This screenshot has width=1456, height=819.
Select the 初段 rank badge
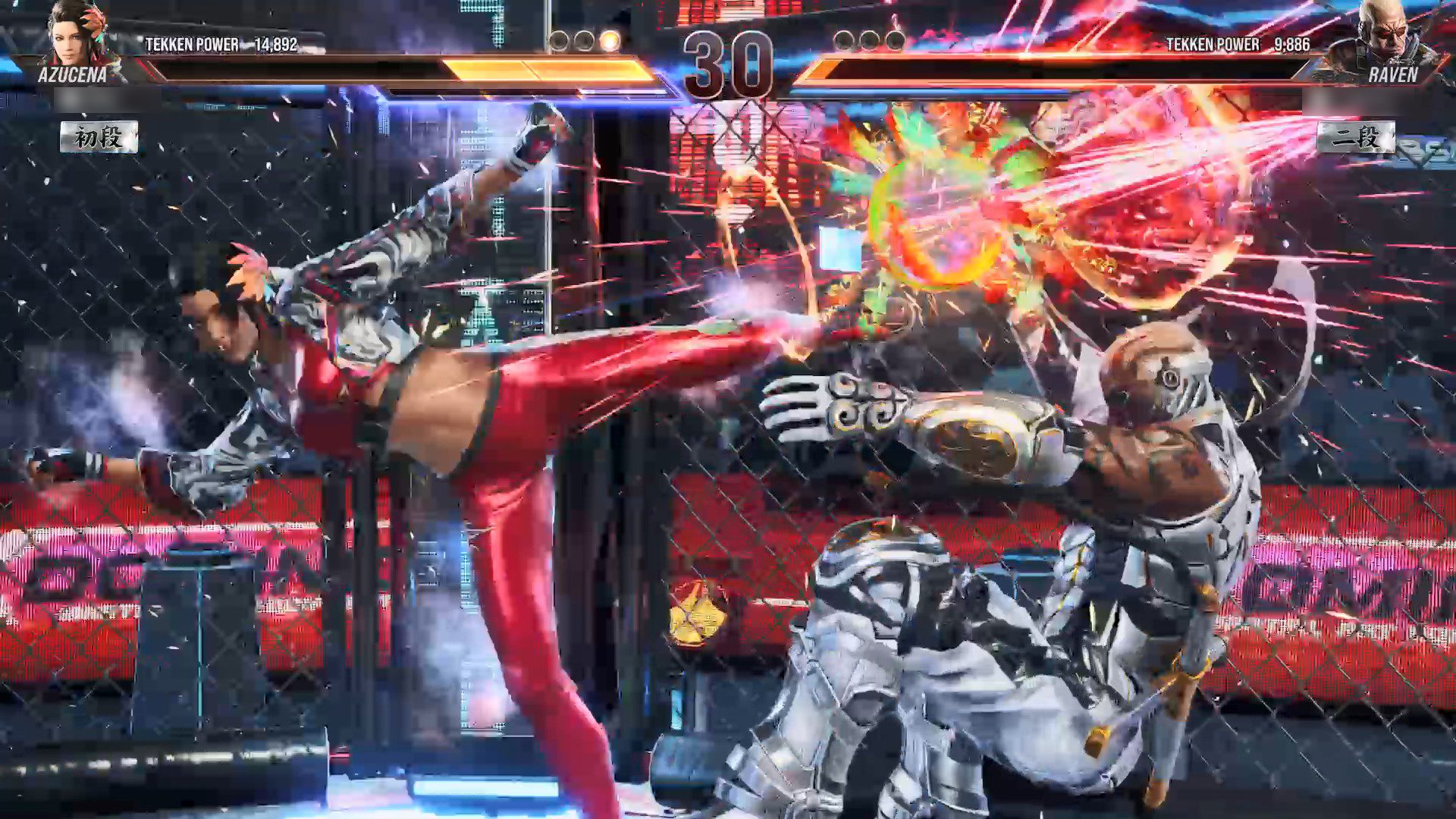pyautogui.click(x=99, y=138)
